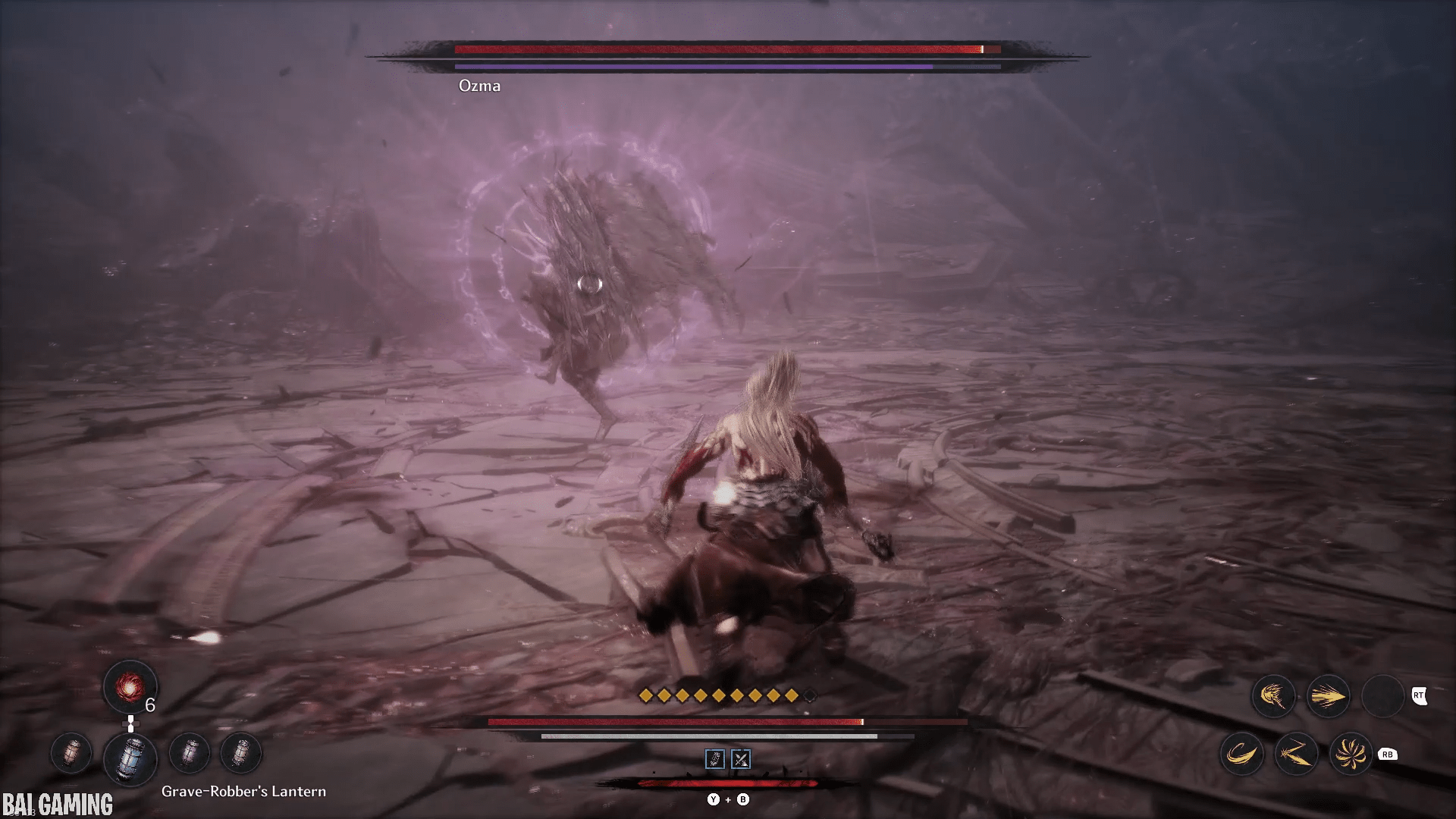The width and height of the screenshot is (1456, 819).
Task: Select the Grave-Robber's Lantern slot
Action: (x=130, y=758)
